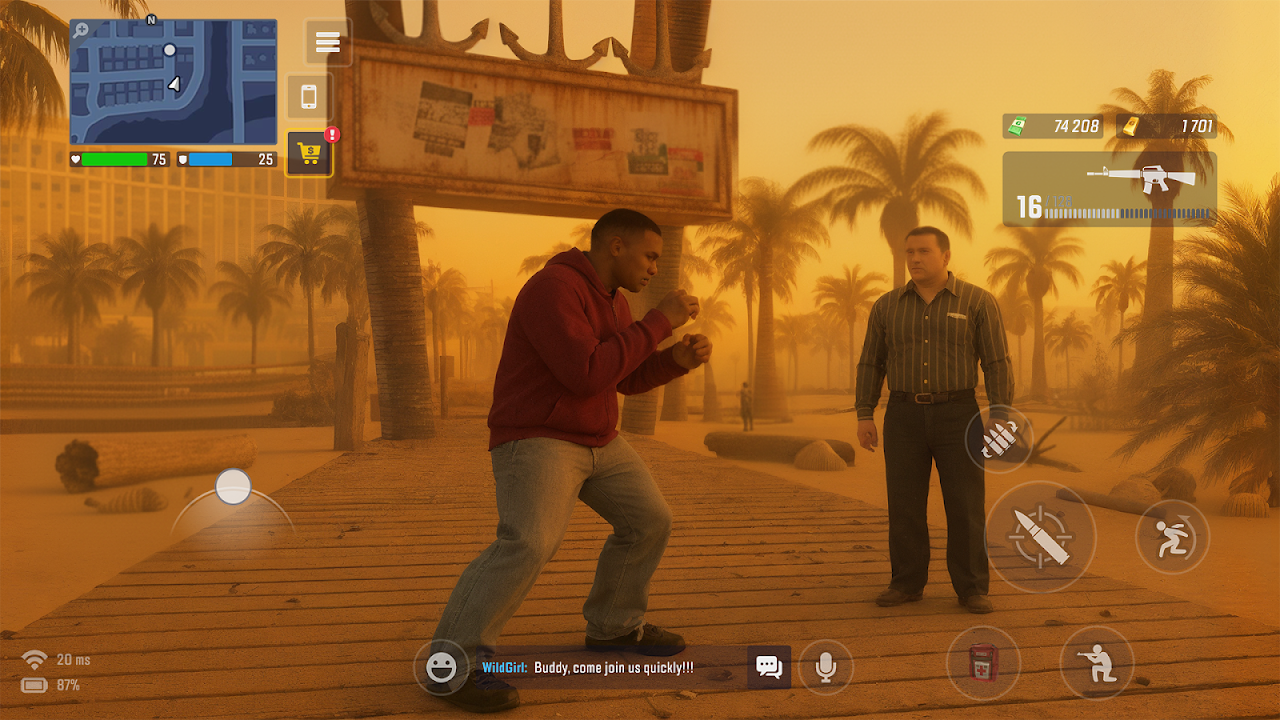The height and width of the screenshot is (720, 1280).
Task: Open the hamburger menu
Action: [328, 43]
